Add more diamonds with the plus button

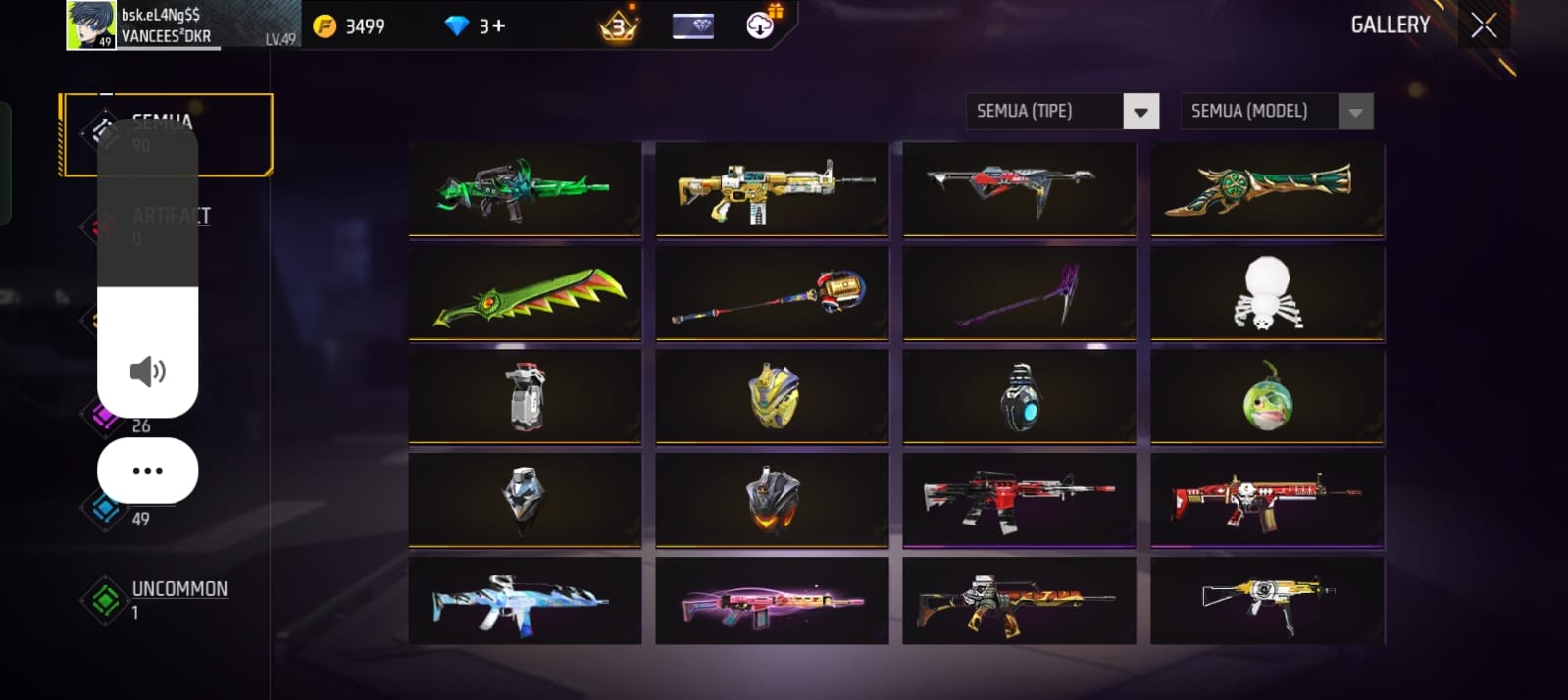[499, 26]
